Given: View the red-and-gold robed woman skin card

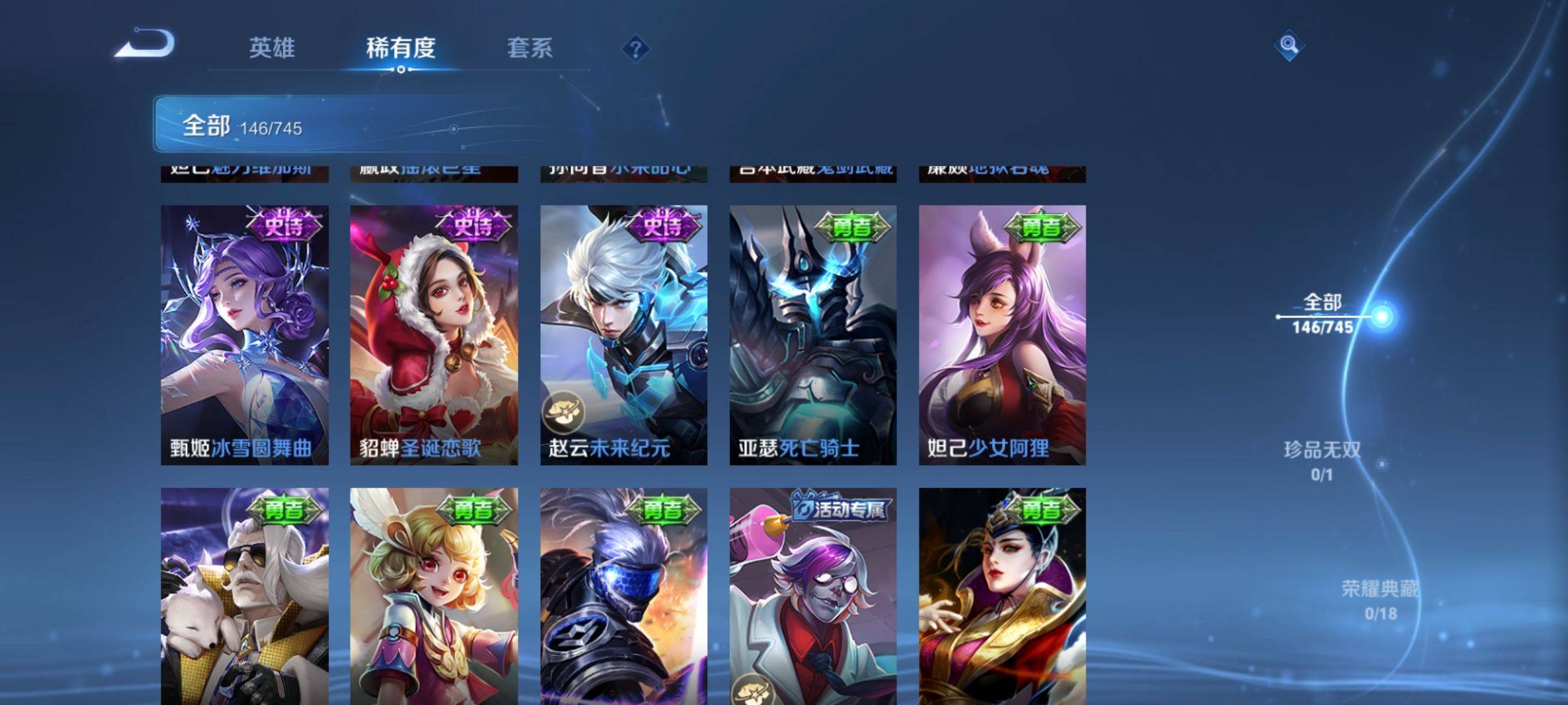Looking at the screenshot, I should coord(1002,595).
